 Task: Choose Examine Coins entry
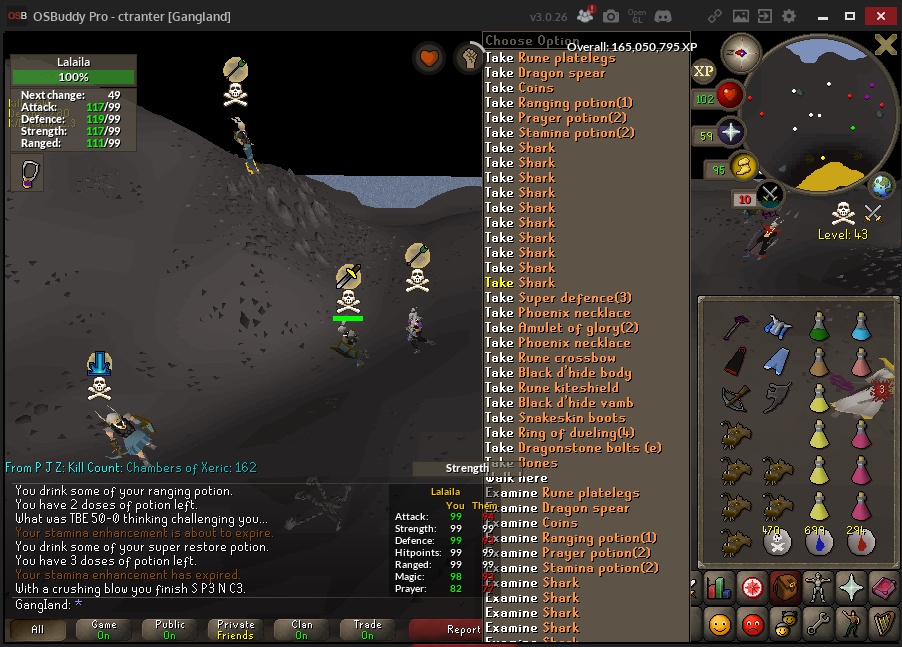(531, 523)
